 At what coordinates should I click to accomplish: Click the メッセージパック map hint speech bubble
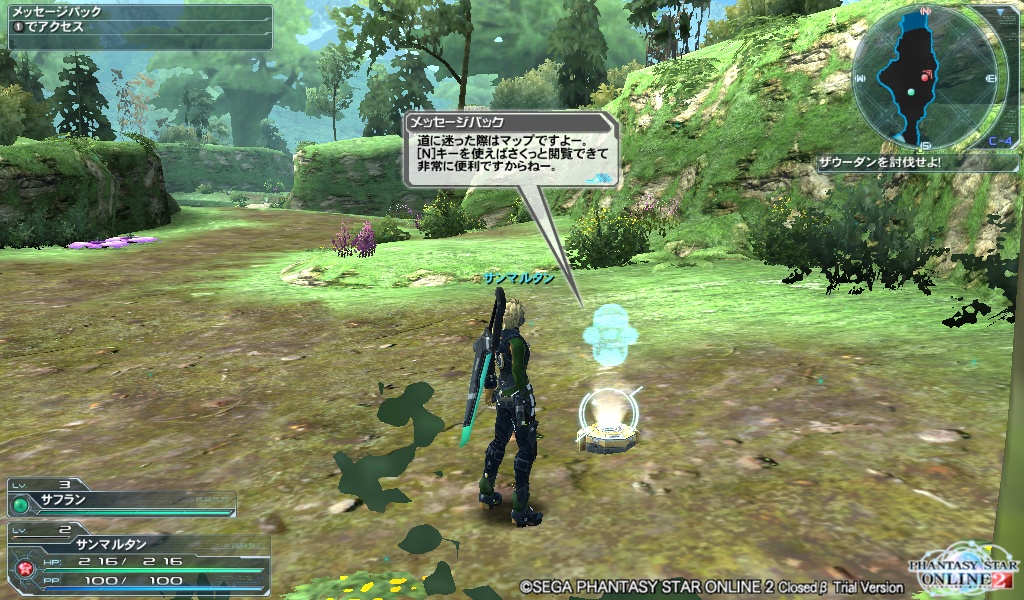pyautogui.click(x=511, y=150)
